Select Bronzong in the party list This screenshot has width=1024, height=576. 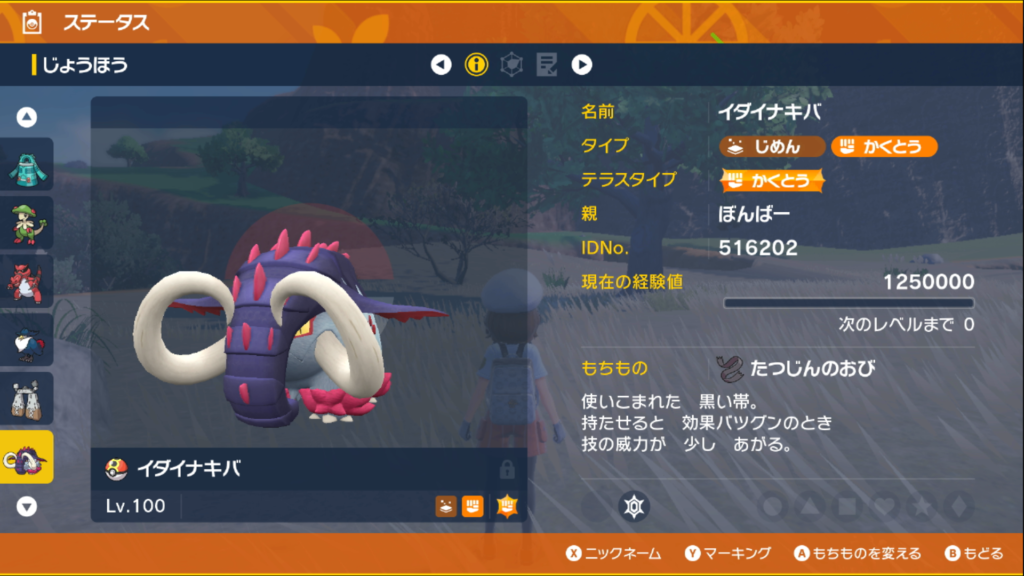(27, 164)
